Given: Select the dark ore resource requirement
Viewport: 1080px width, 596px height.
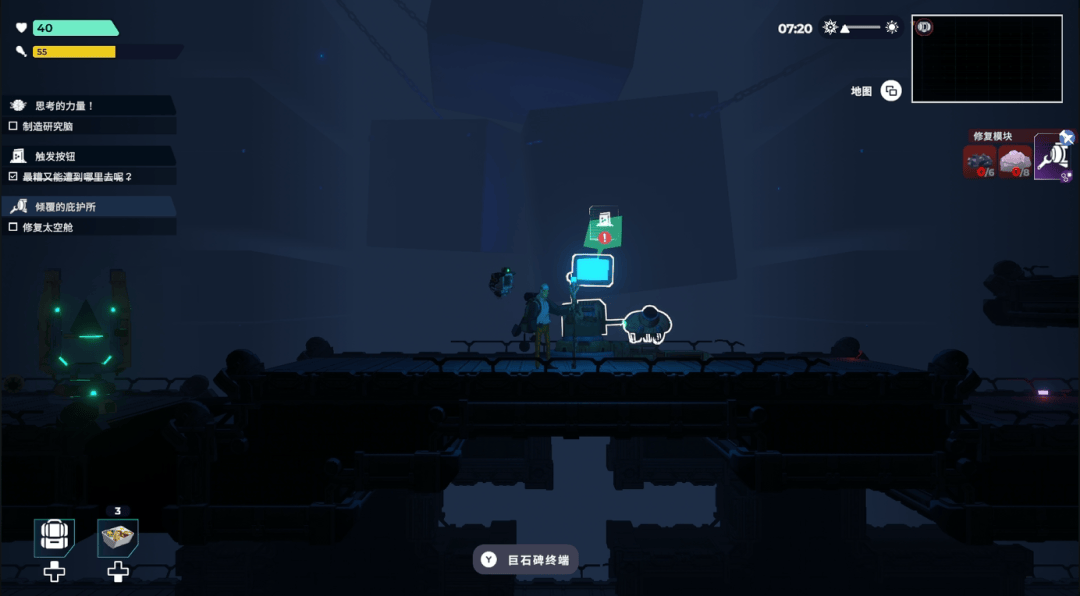Looking at the screenshot, I should (979, 161).
